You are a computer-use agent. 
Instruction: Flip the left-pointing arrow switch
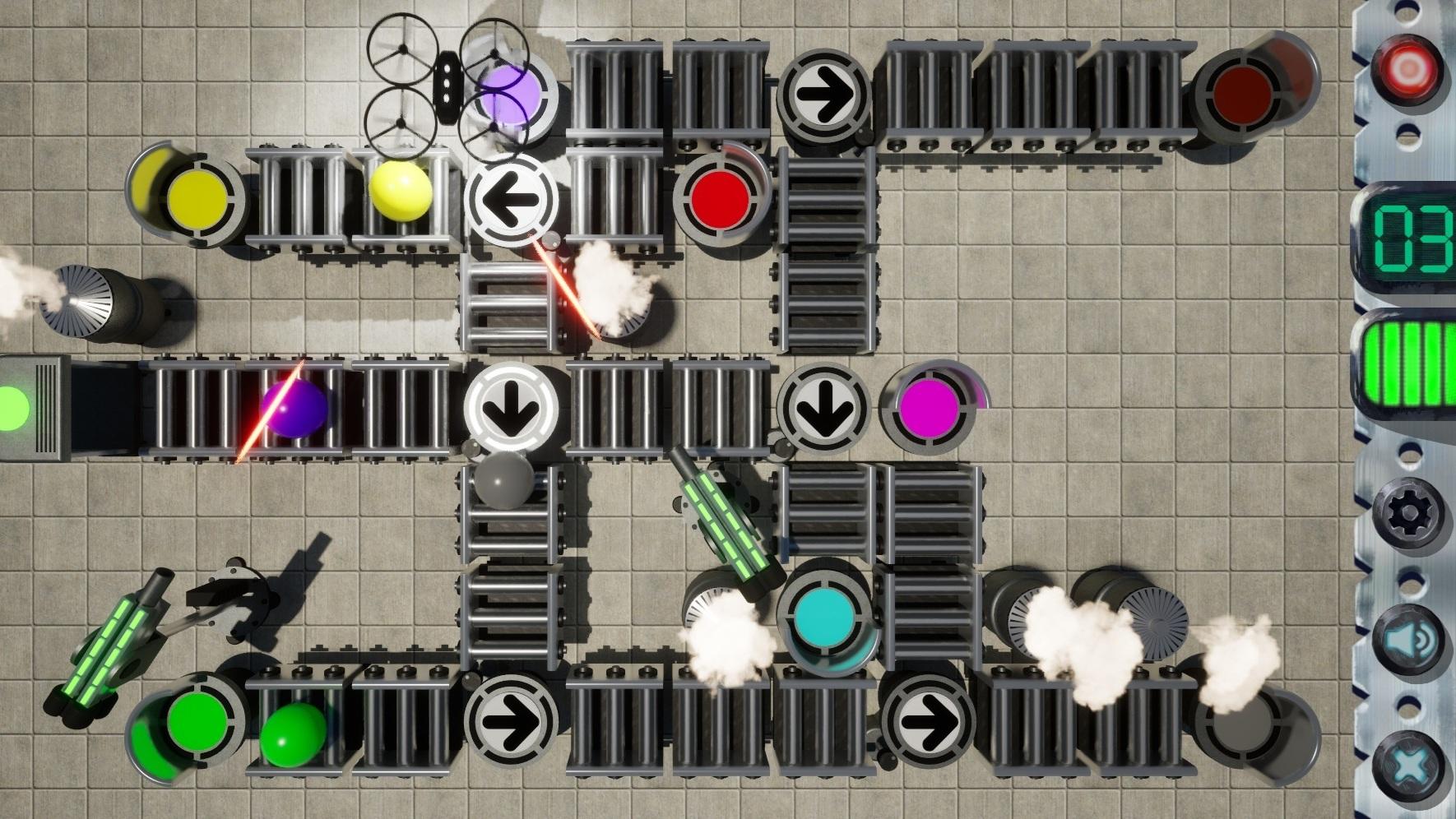point(512,200)
